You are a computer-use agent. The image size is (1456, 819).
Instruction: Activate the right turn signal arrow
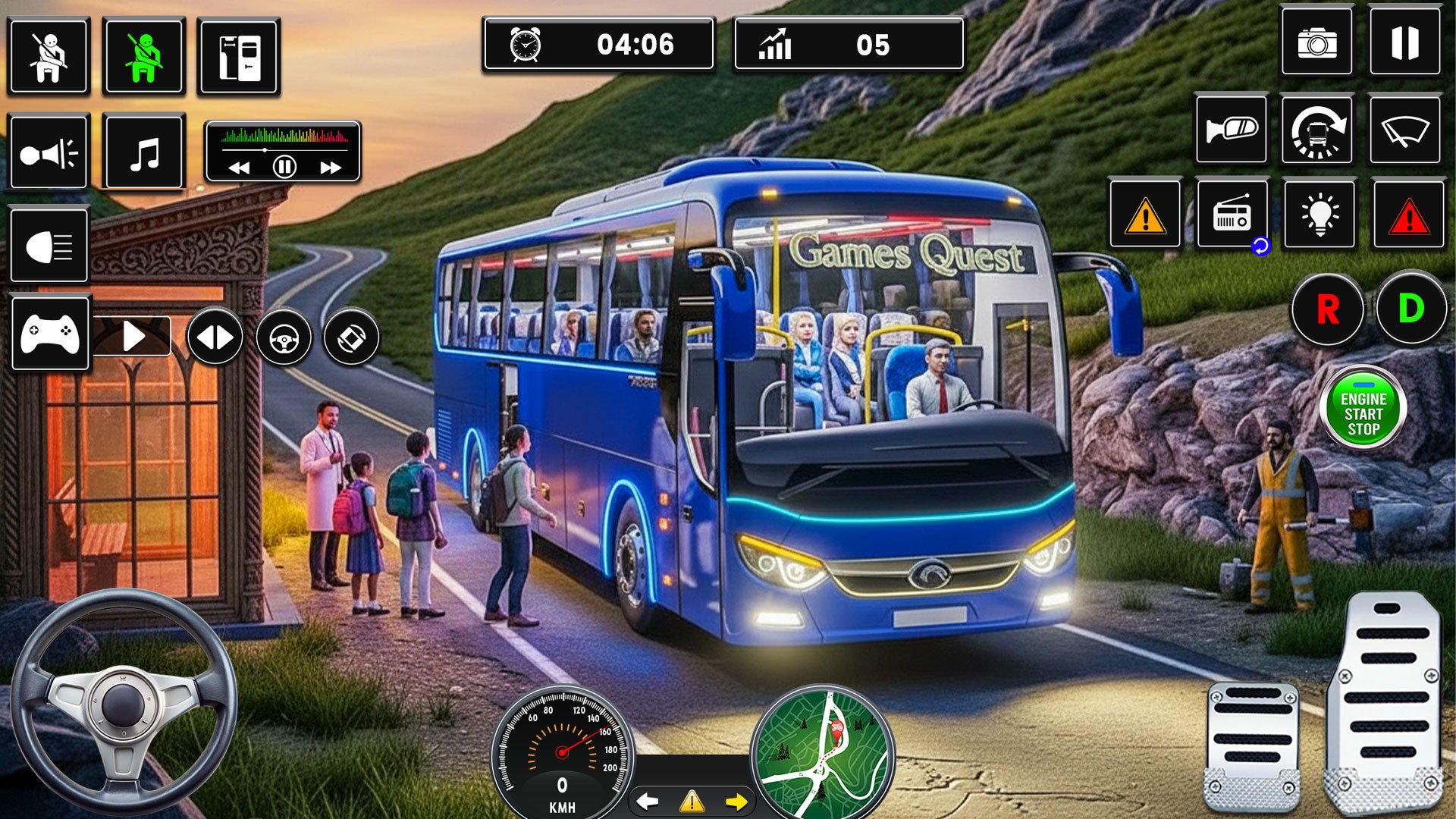[736, 802]
